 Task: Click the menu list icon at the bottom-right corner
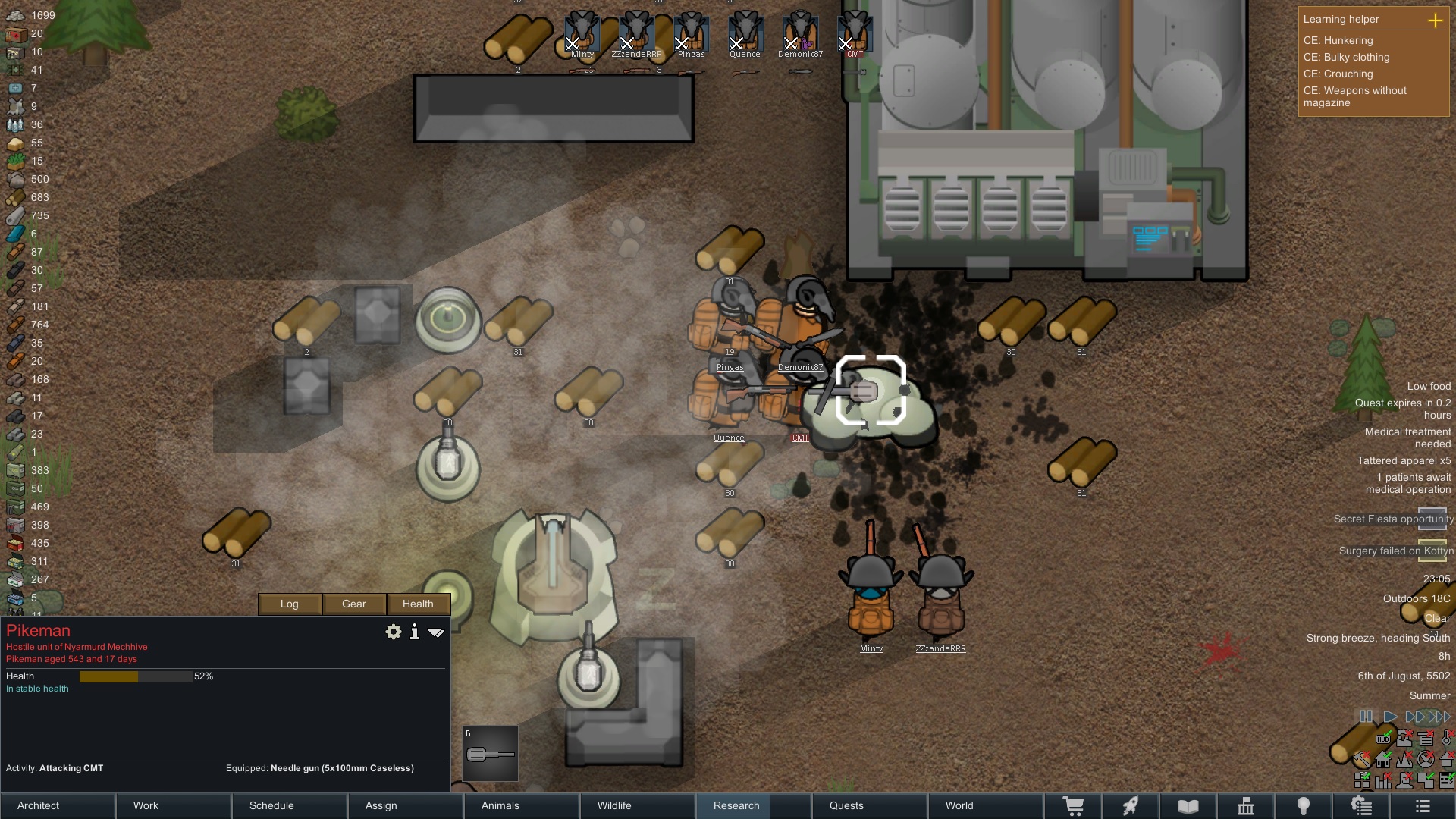click(x=1423, y=805)
